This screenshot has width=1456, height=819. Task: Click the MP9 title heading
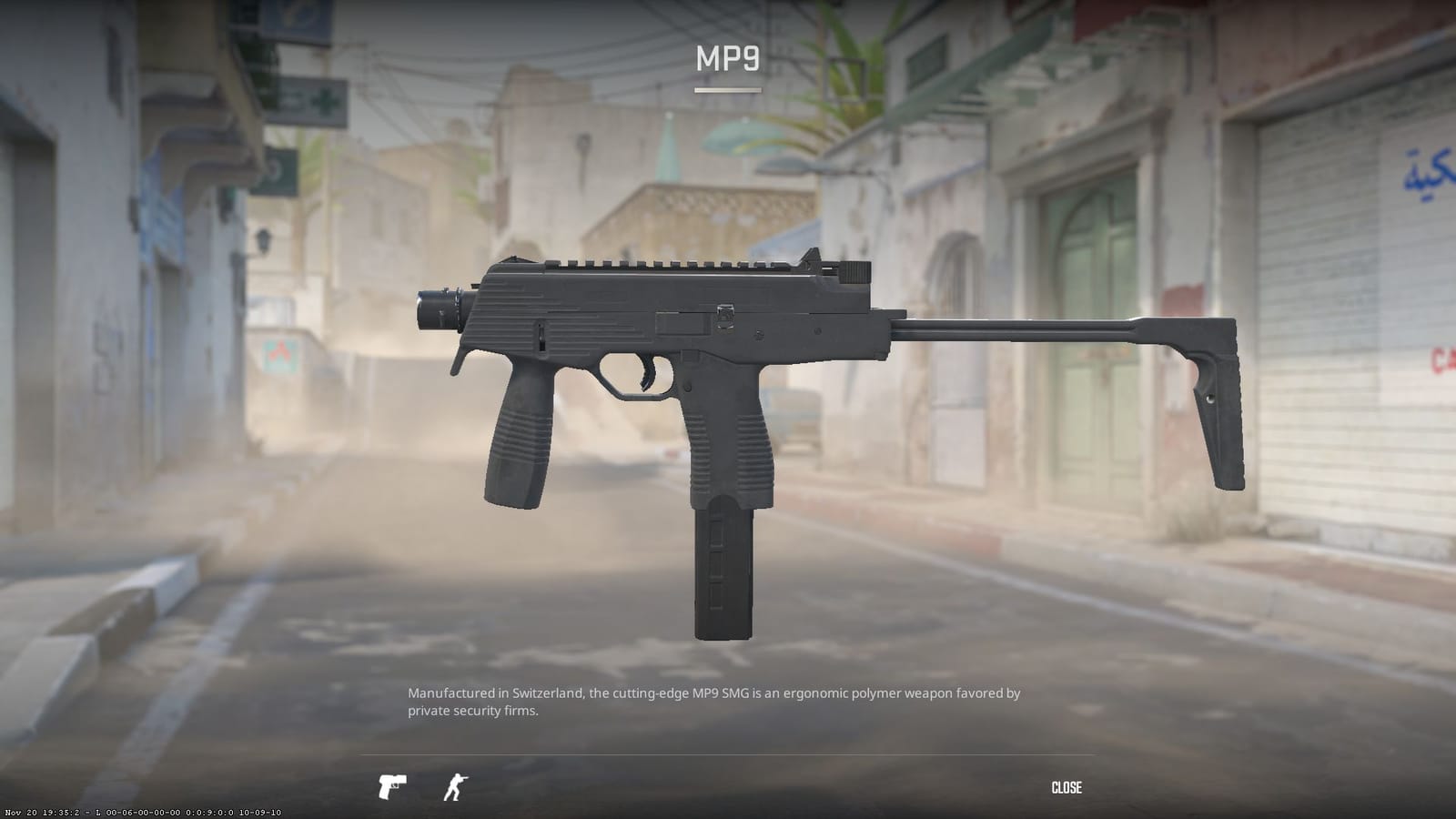(x=728, y=59)
